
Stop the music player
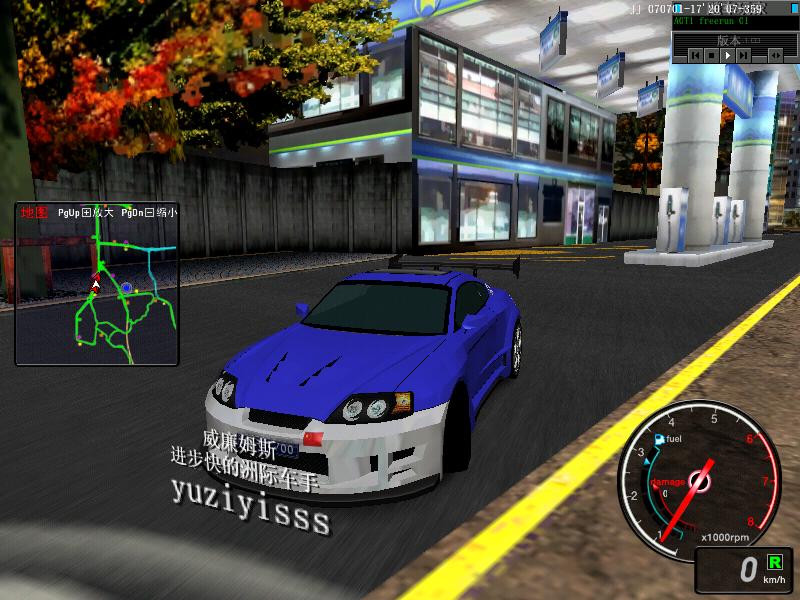point(711,56)
